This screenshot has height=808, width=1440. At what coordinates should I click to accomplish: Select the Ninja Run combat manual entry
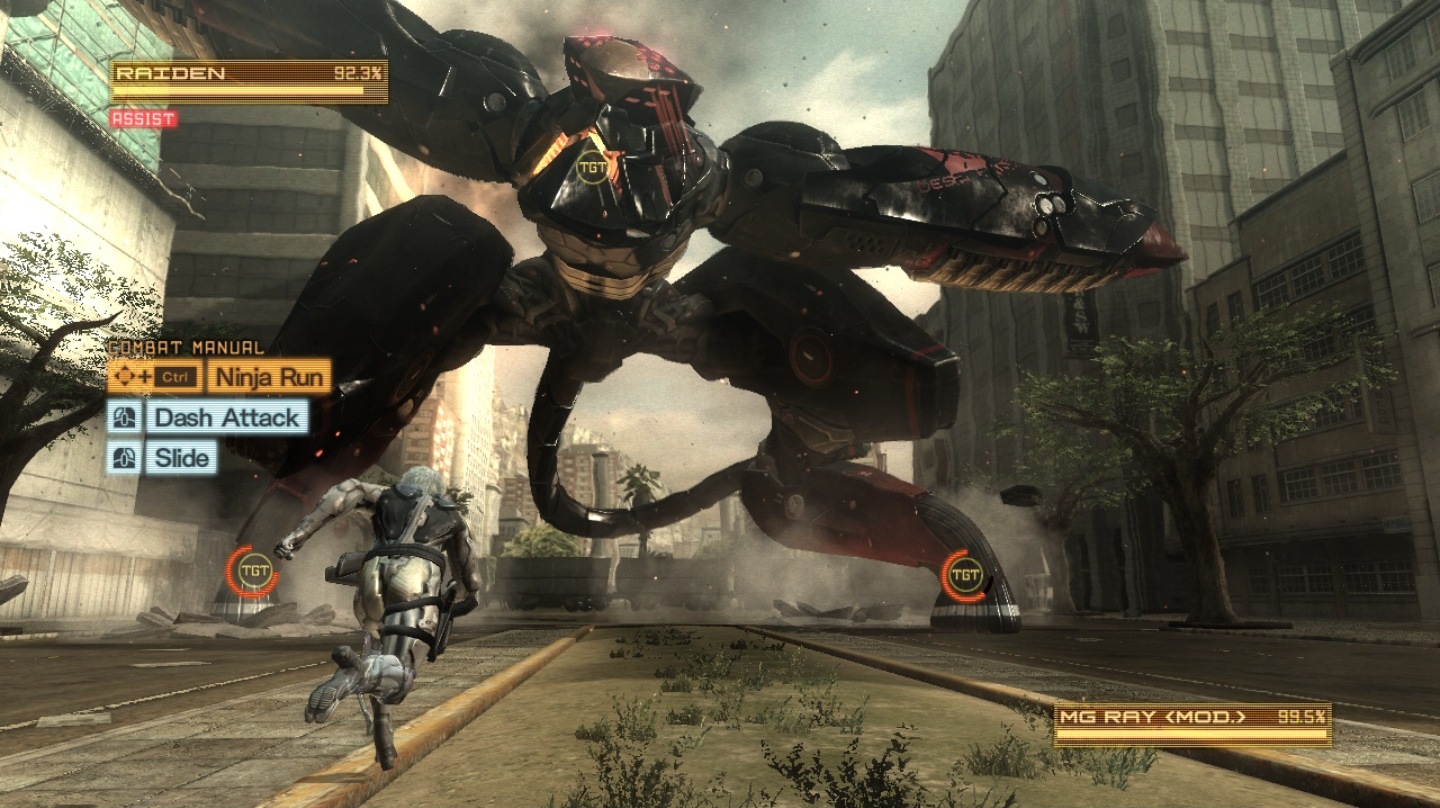click(268, 377)
